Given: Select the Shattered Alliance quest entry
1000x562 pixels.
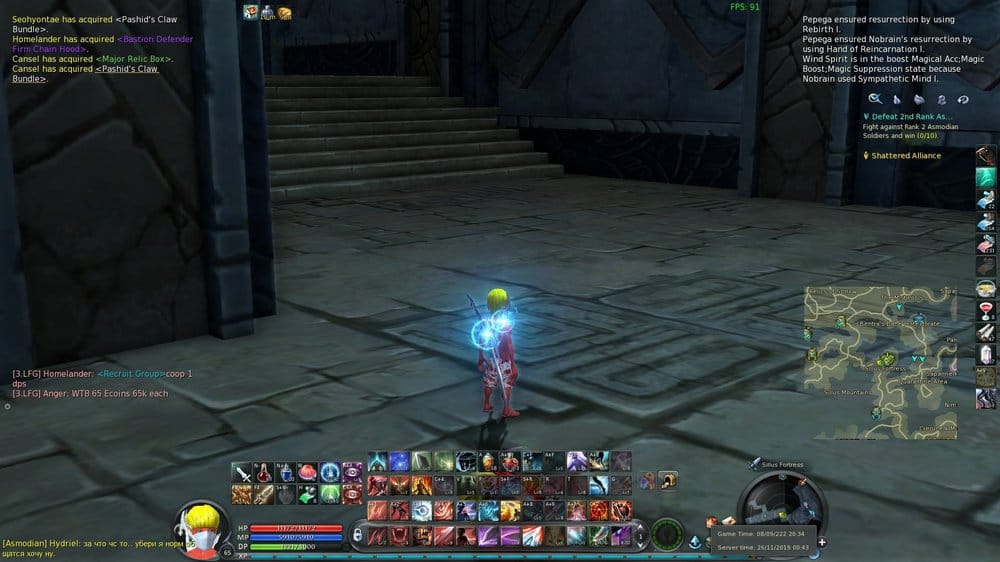Looking at the screenshot, I should 906,156.
